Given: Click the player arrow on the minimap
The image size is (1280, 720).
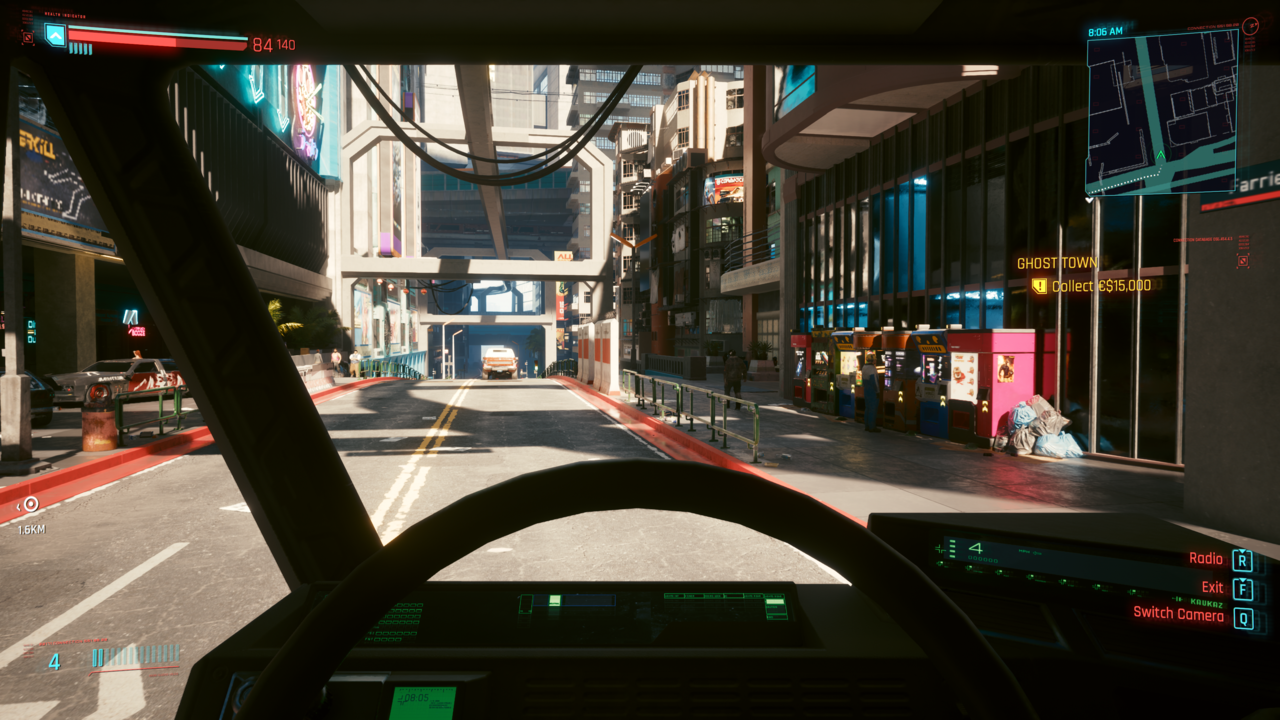Looking at the screenshot, I should [1161, 153].
